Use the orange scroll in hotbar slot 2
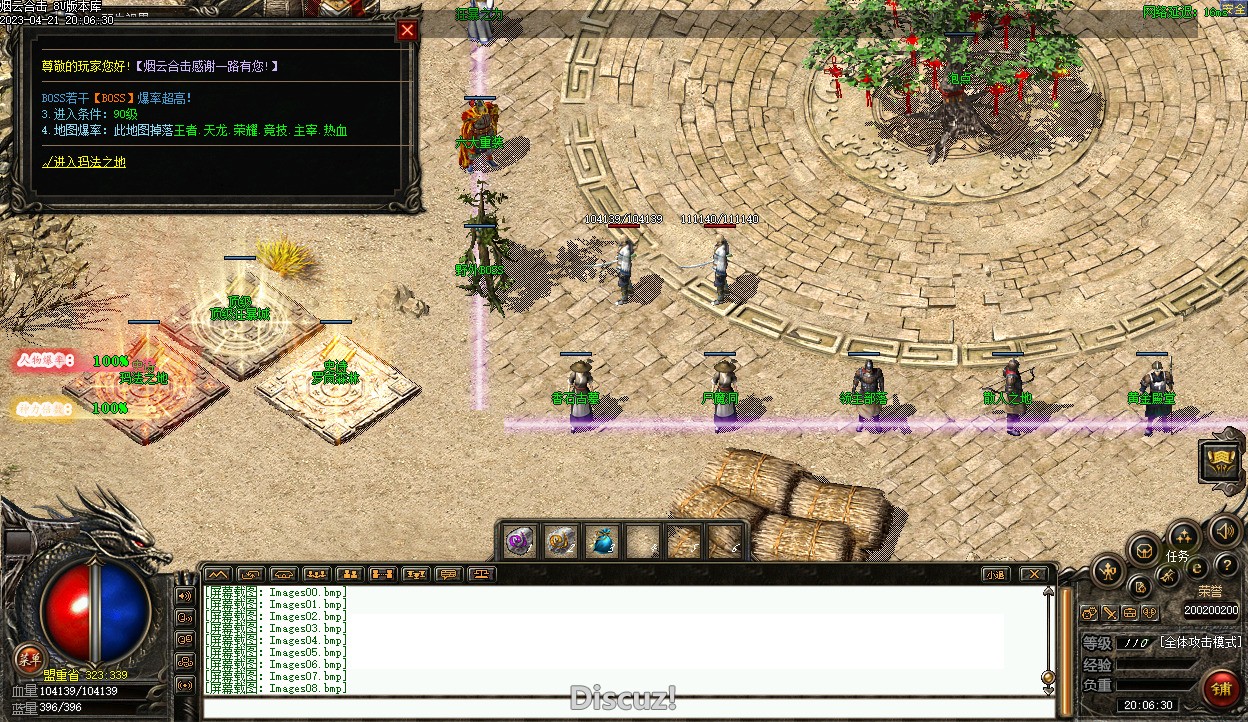 tap(560, 541)
